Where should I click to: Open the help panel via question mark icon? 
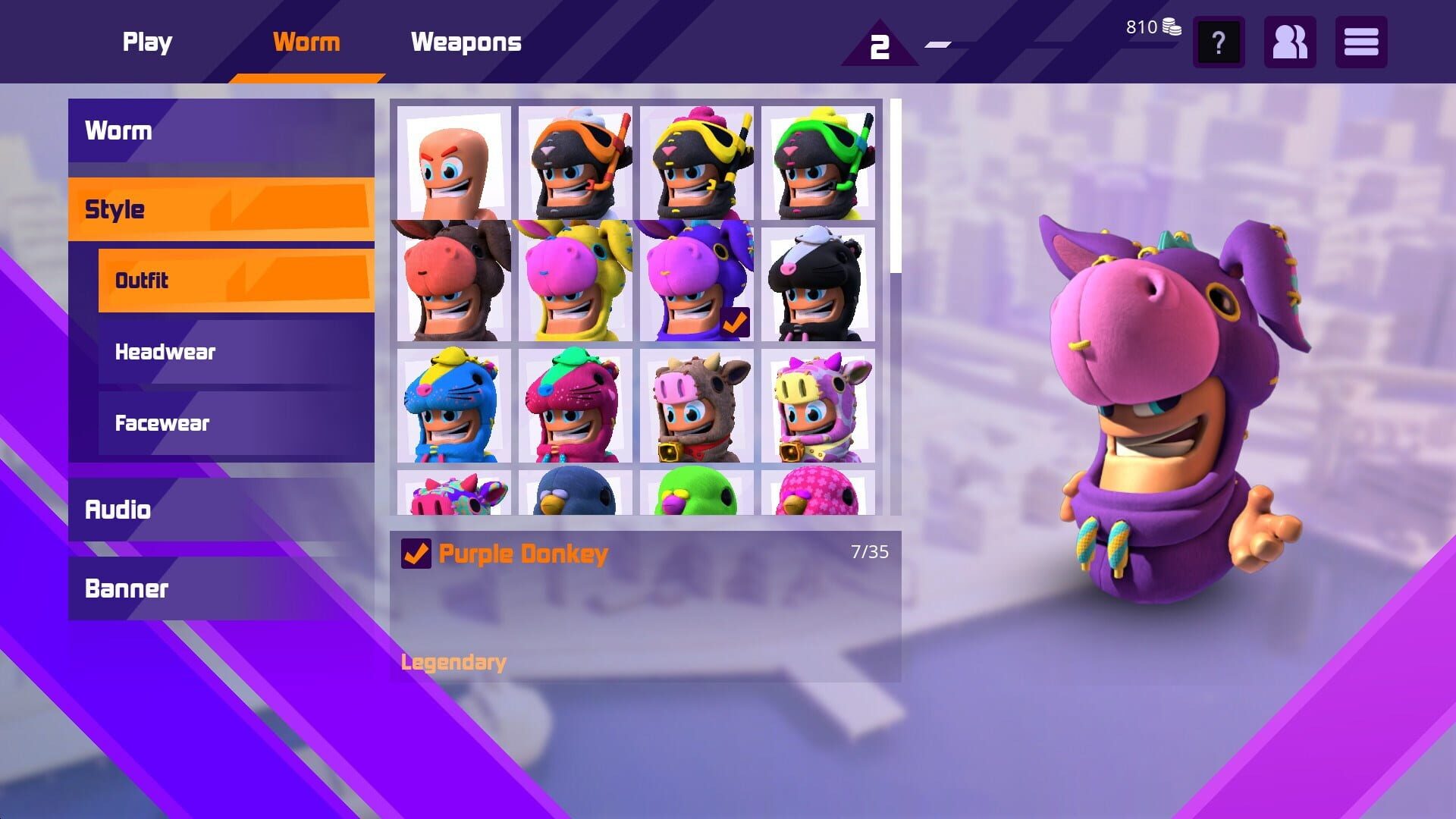(1219, 43)
